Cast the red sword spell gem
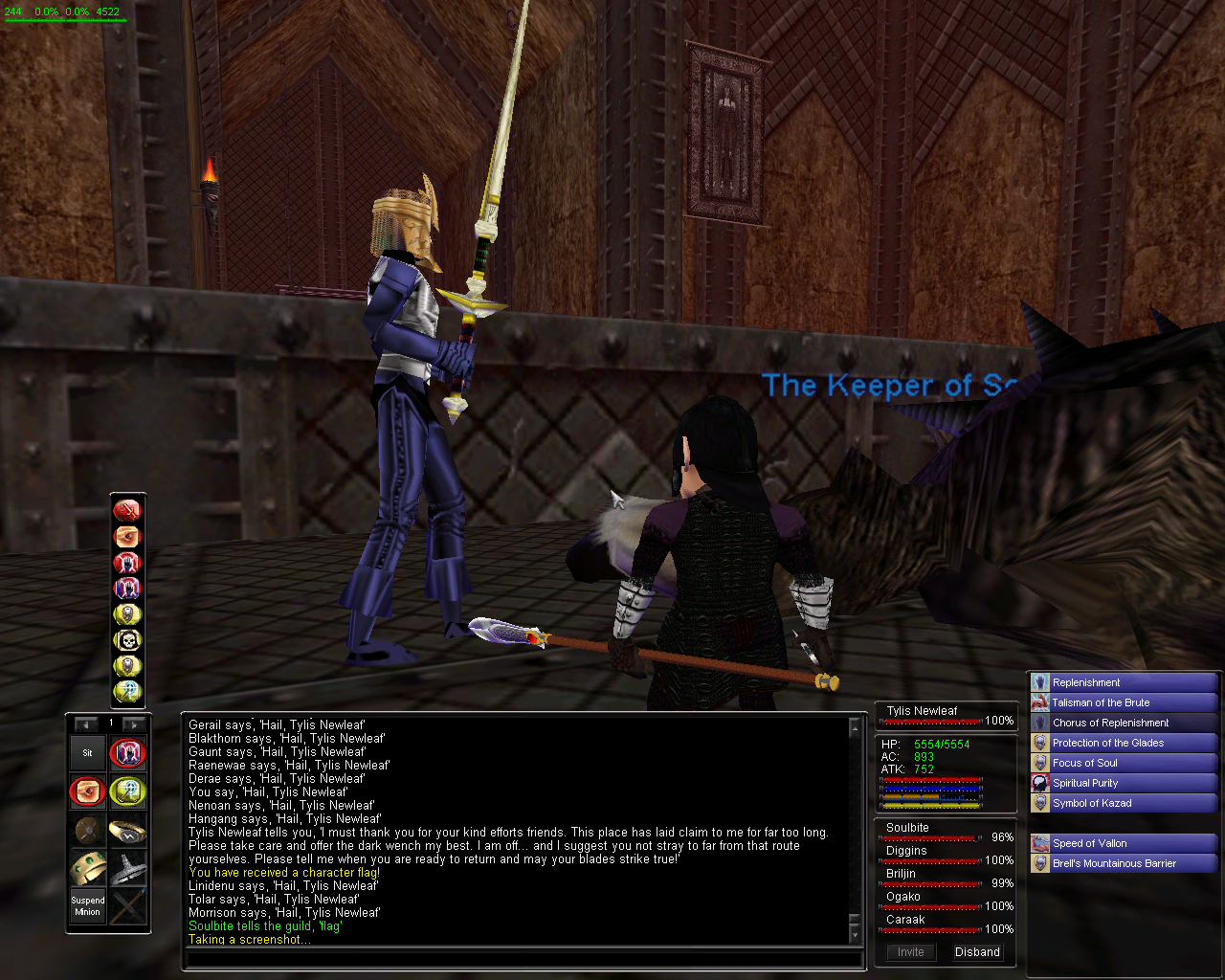 [127, 510]
